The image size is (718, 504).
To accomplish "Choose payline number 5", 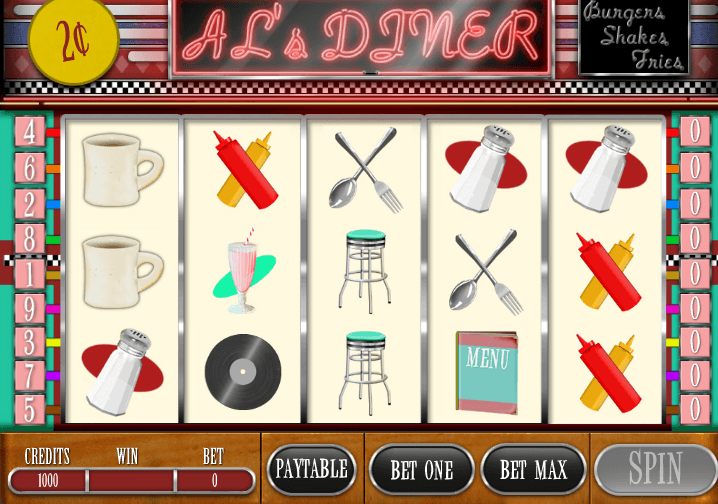I will pos(29,409).
